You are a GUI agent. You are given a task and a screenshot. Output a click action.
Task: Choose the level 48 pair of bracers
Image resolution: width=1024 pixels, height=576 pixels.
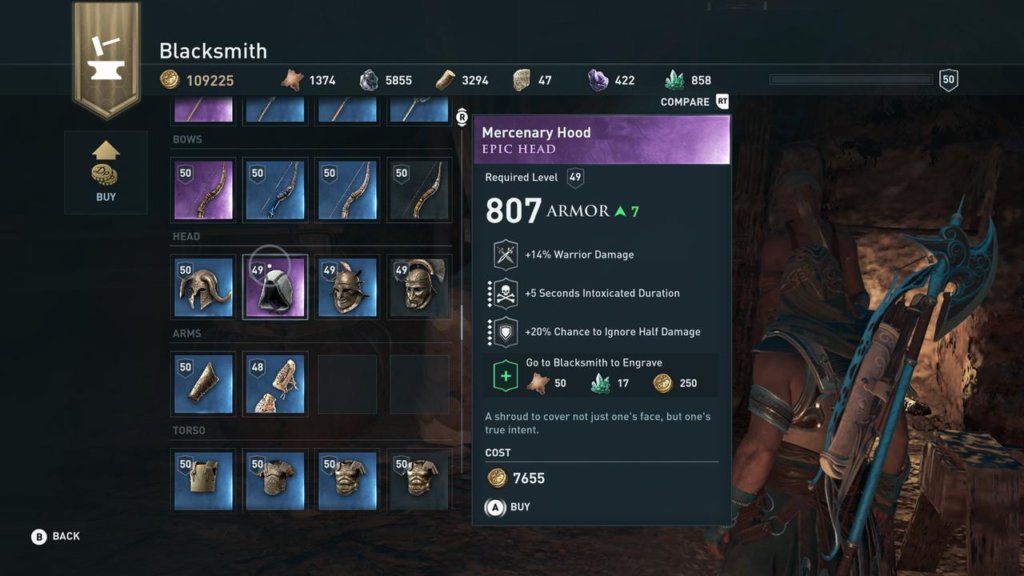click(275, 384)
